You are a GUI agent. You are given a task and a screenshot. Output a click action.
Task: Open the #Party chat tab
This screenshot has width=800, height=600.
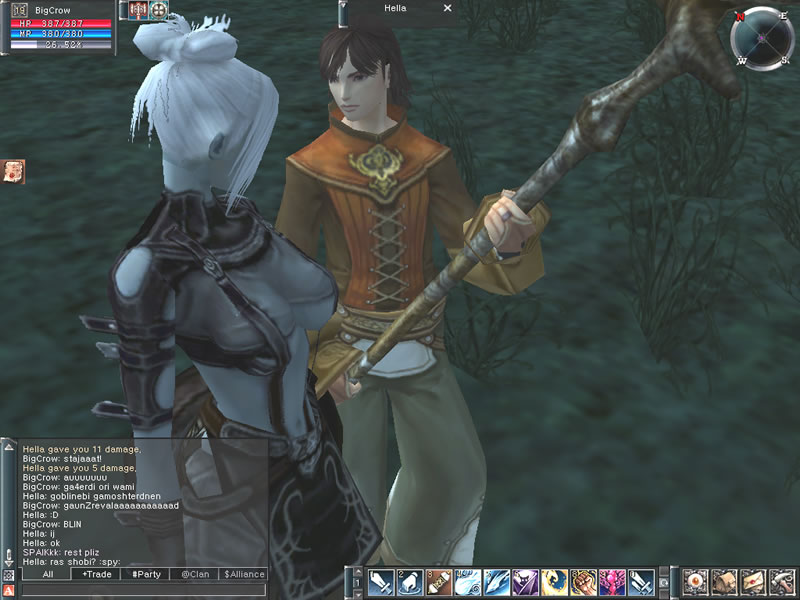click(146, 575)
